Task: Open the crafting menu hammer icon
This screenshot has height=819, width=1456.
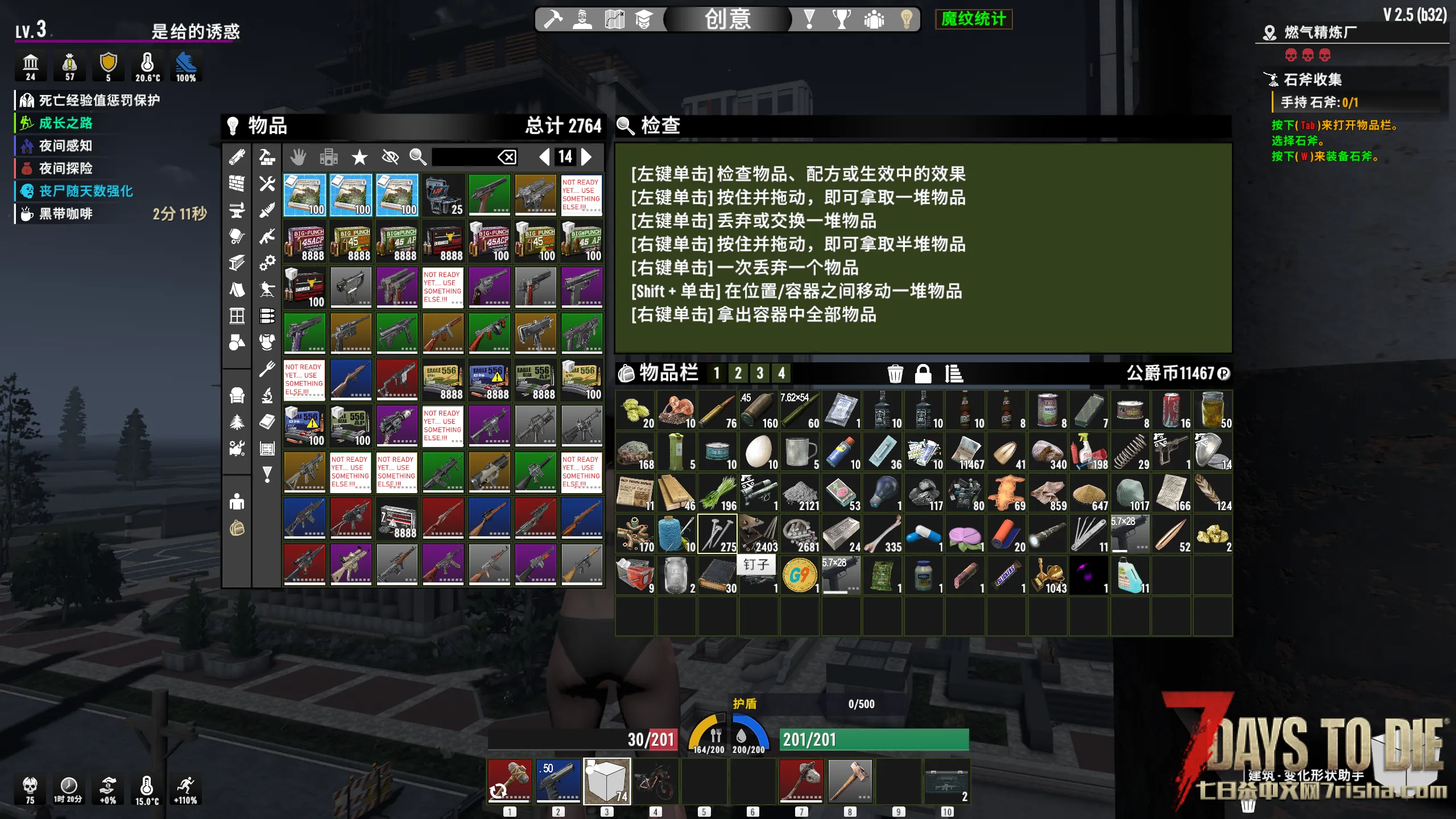Action: click(x=552, y=19)
